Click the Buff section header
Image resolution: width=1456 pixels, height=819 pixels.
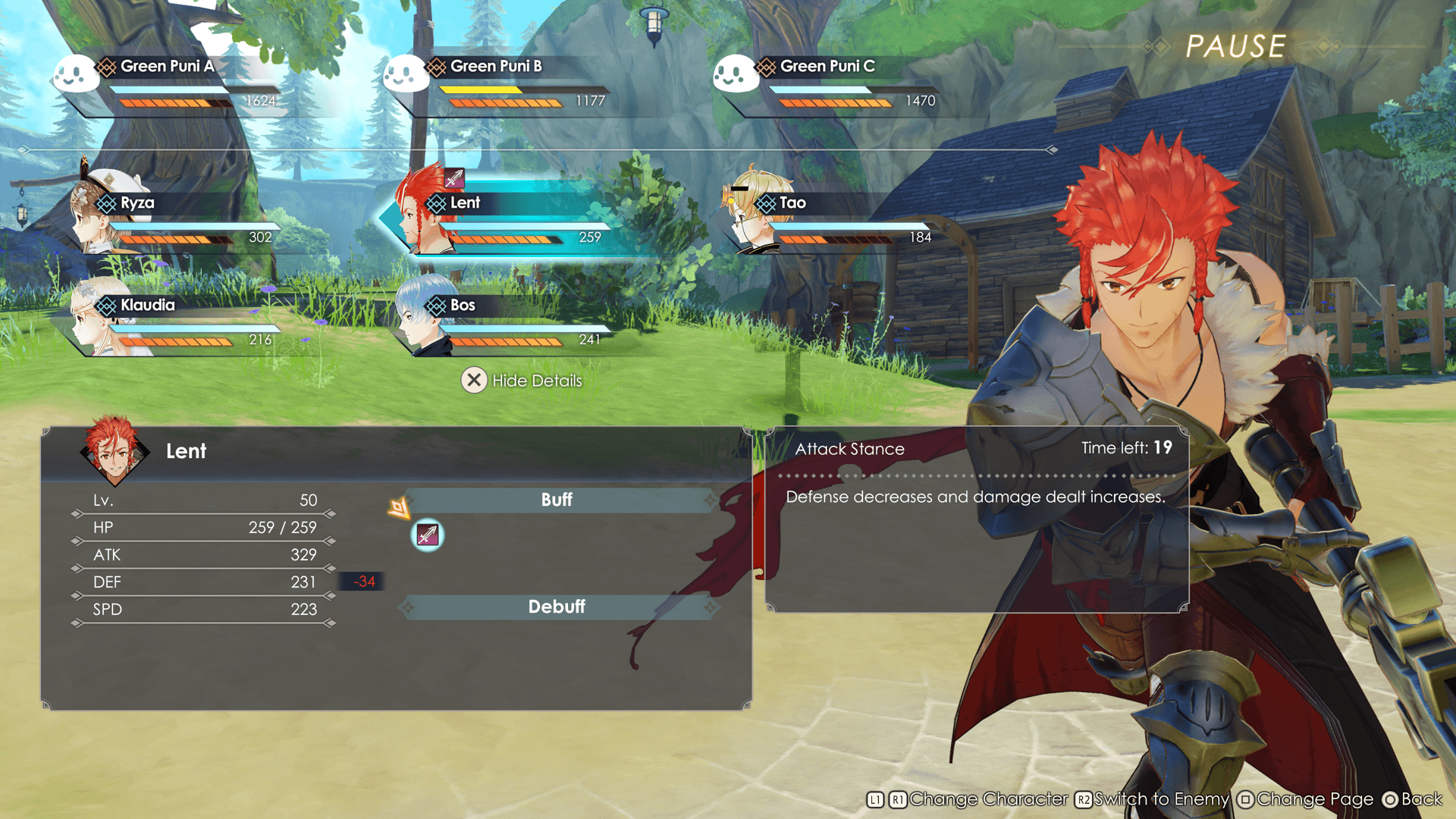[557, 500]
